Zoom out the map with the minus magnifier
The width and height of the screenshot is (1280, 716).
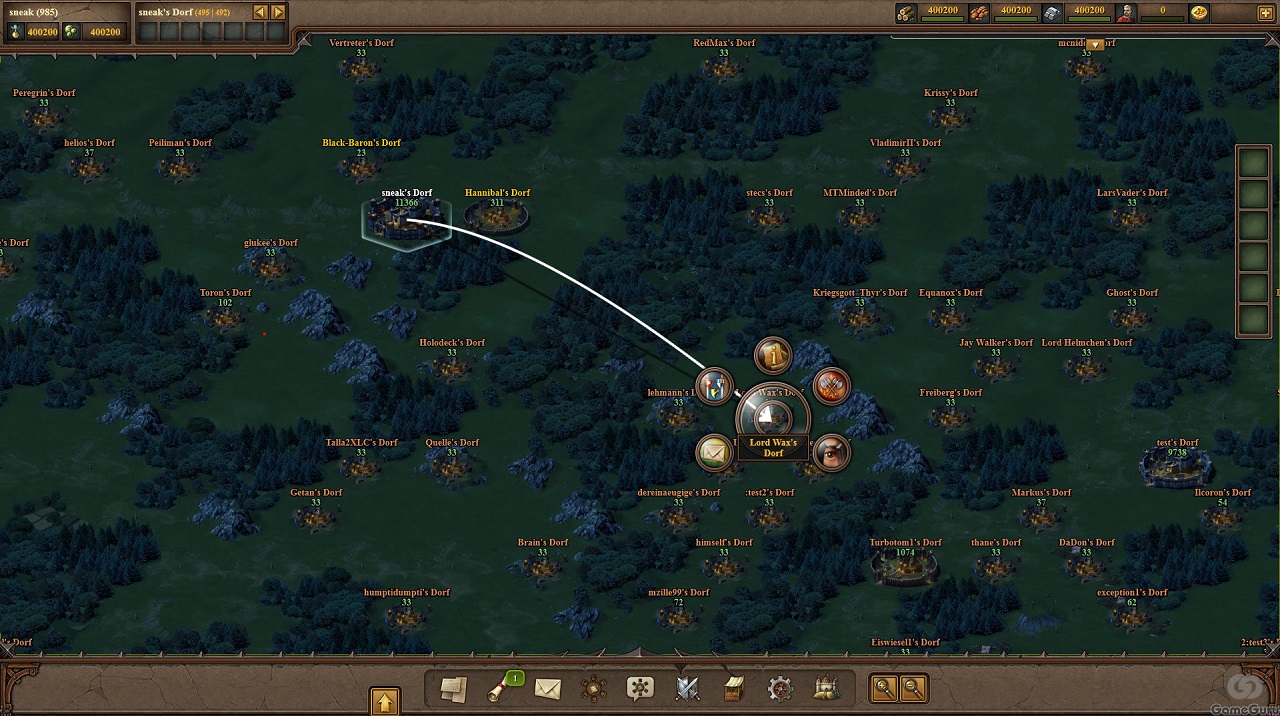(913, 688)
